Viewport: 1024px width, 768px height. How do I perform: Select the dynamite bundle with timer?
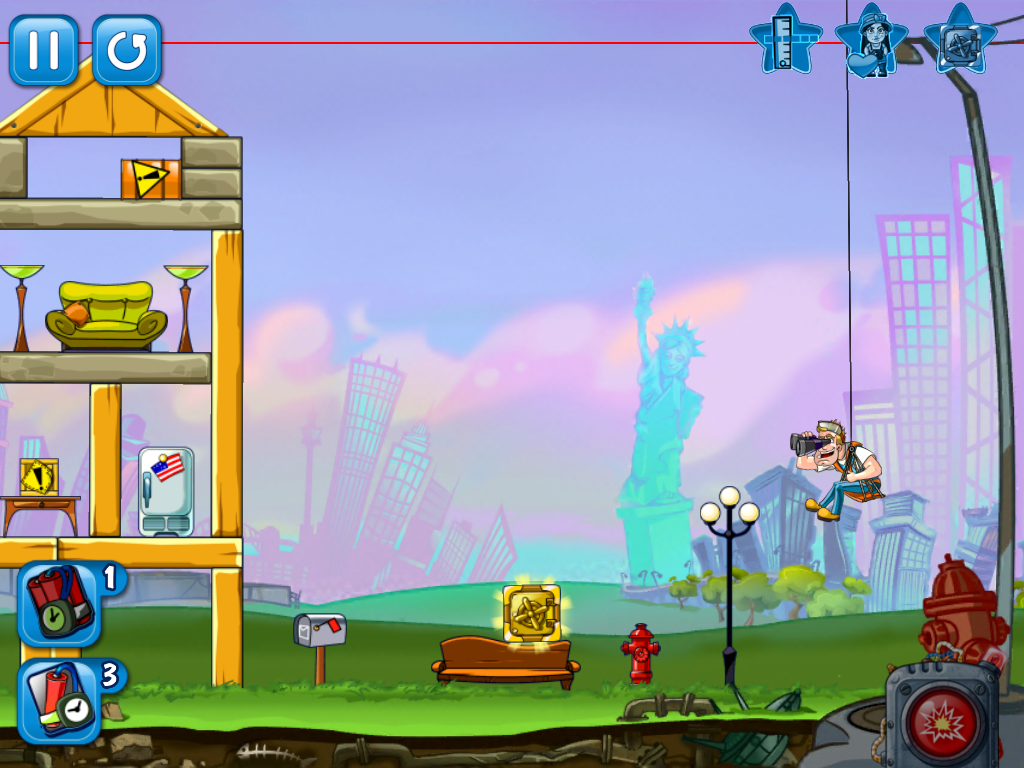coord(59,603)
